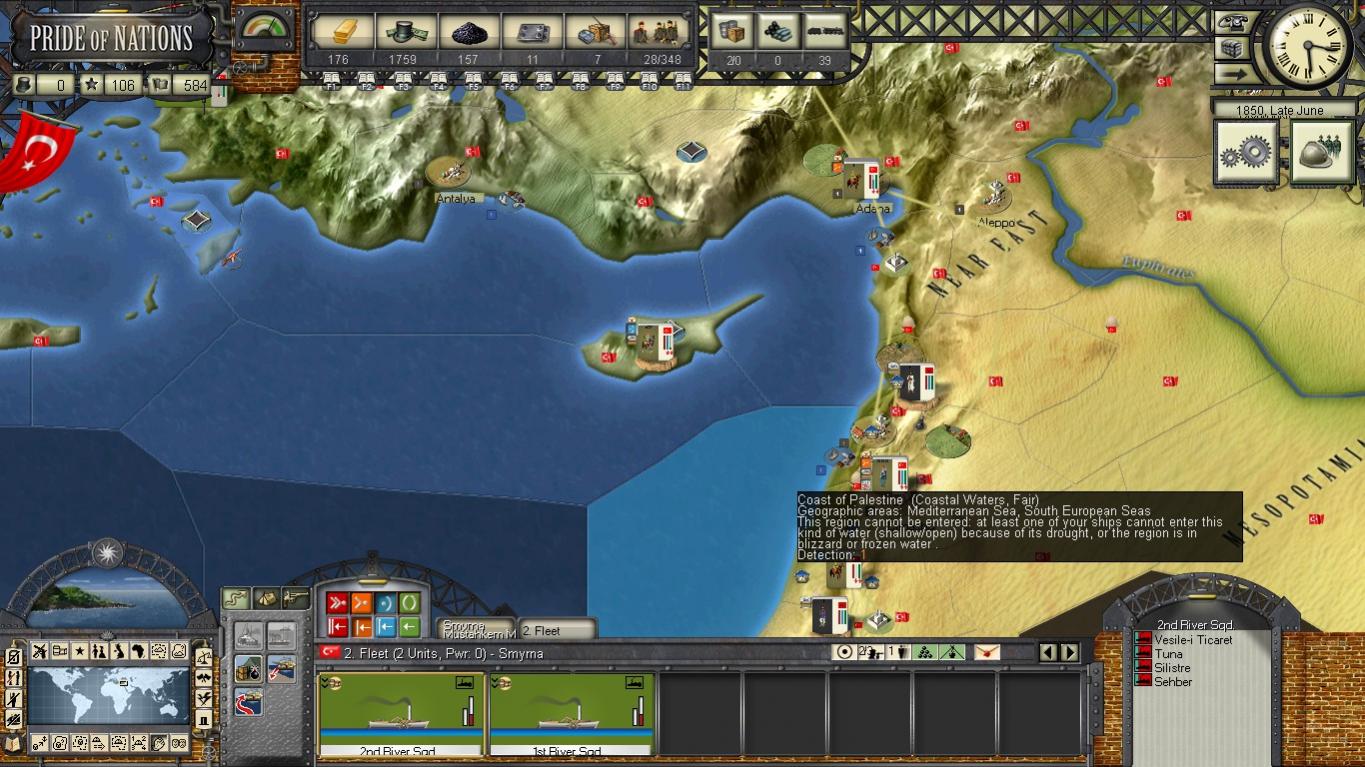Switch to the helmet military mode
This screenshot has width=1365, height=767.
[1321, 152]
